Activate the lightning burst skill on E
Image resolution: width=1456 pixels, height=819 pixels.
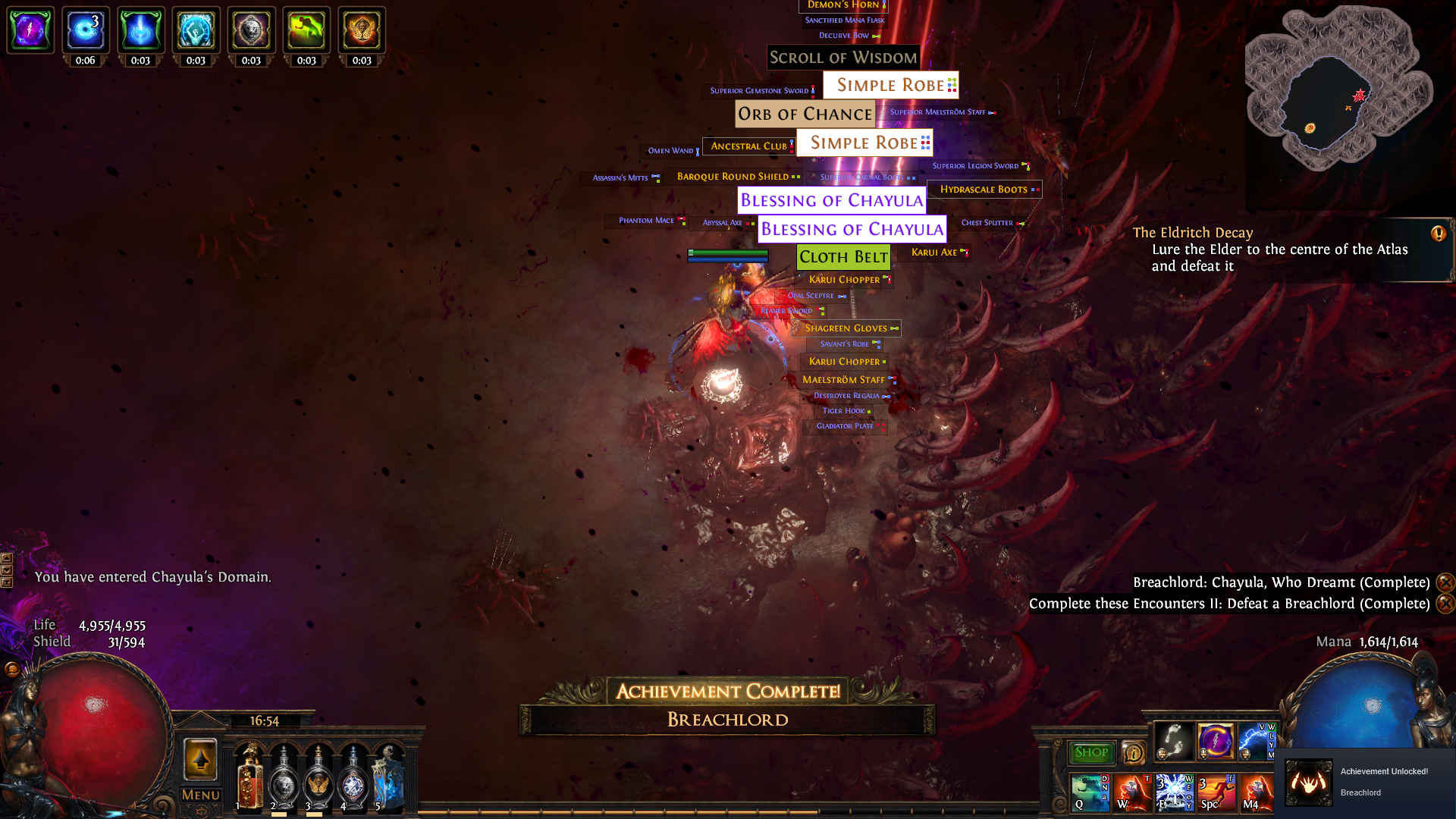point(1173,792)
